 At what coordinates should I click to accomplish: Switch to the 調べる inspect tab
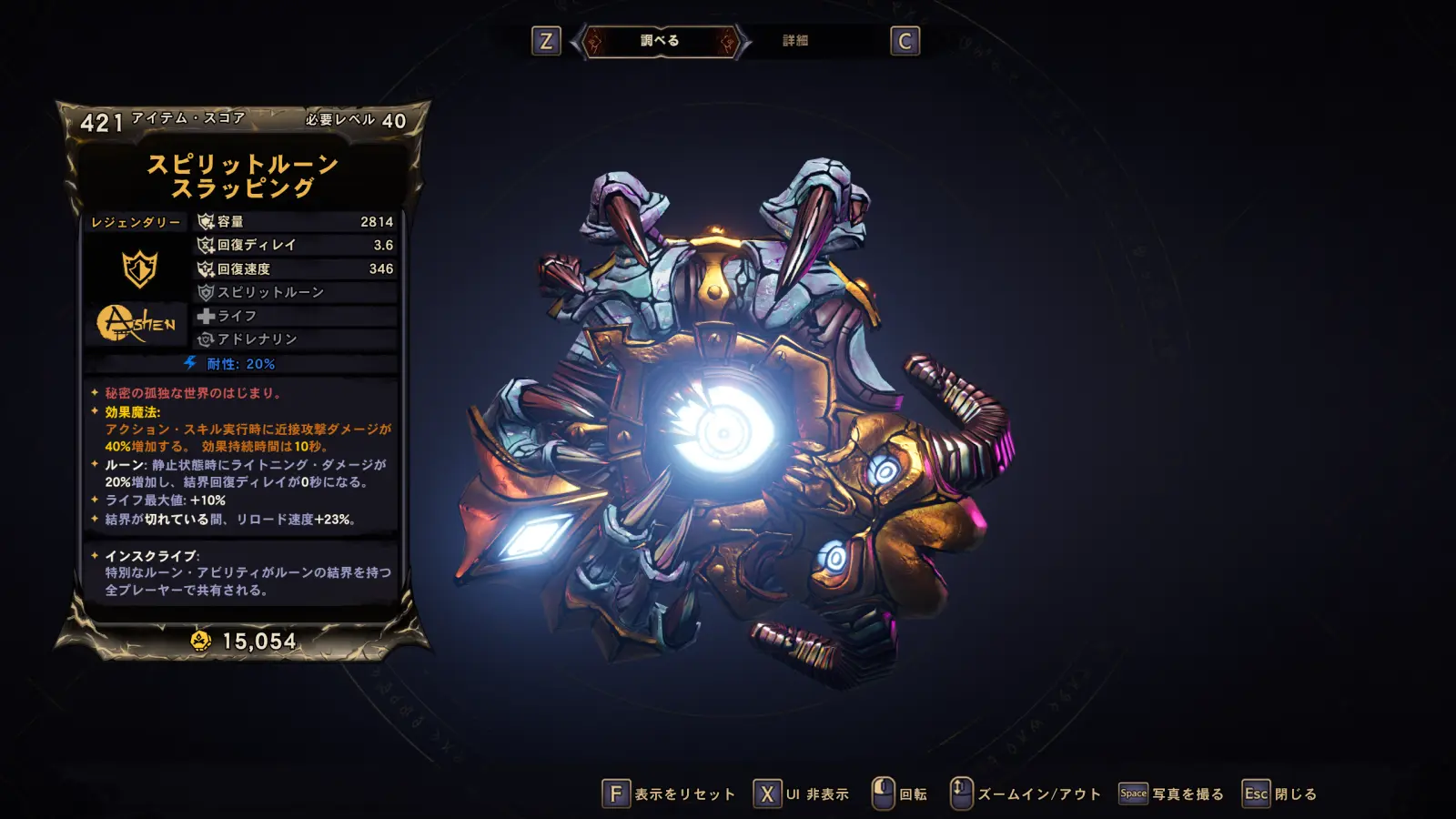(x=660, y=41)
